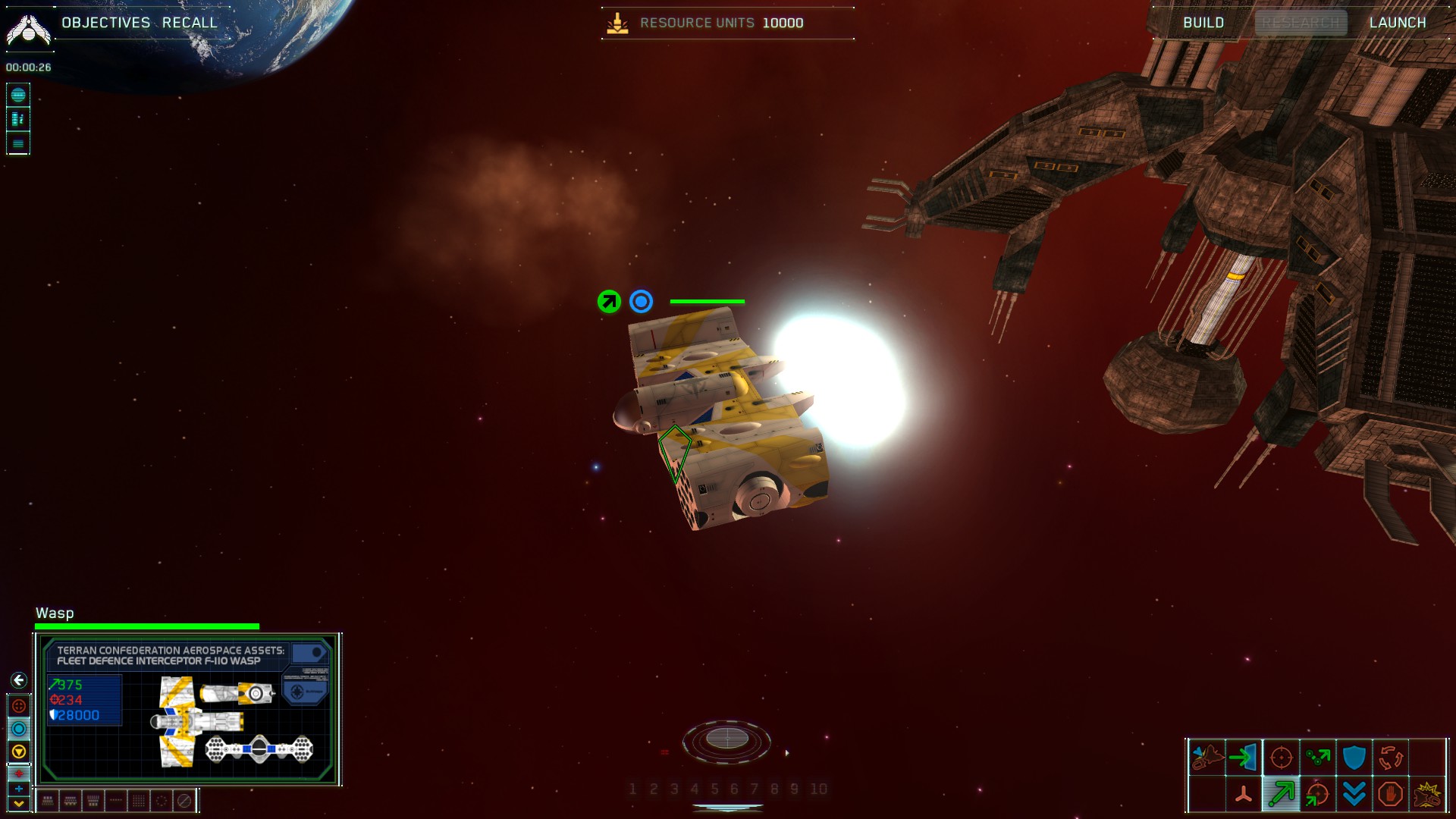
Task: Choose the green arrow move command
Action: click(x=1281, y=794)
